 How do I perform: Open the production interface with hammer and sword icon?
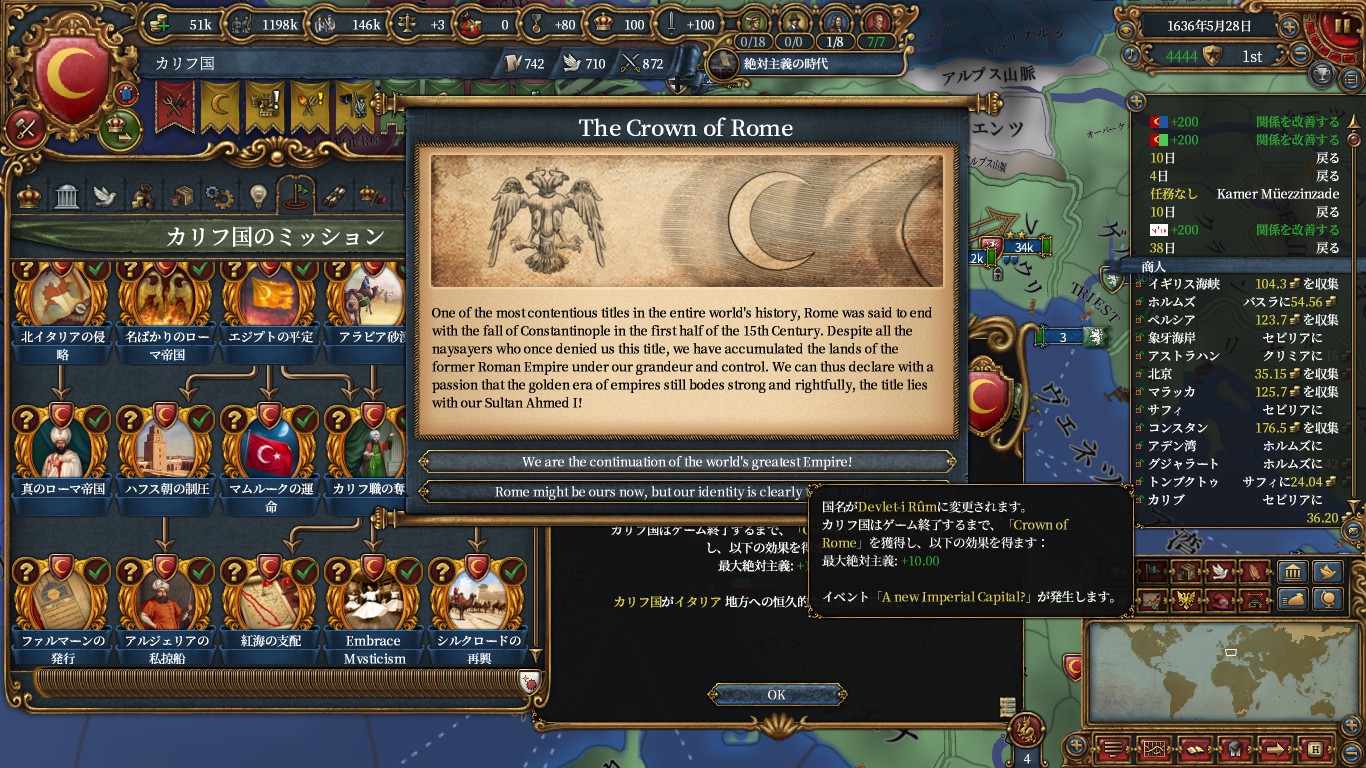click(26, 127)
